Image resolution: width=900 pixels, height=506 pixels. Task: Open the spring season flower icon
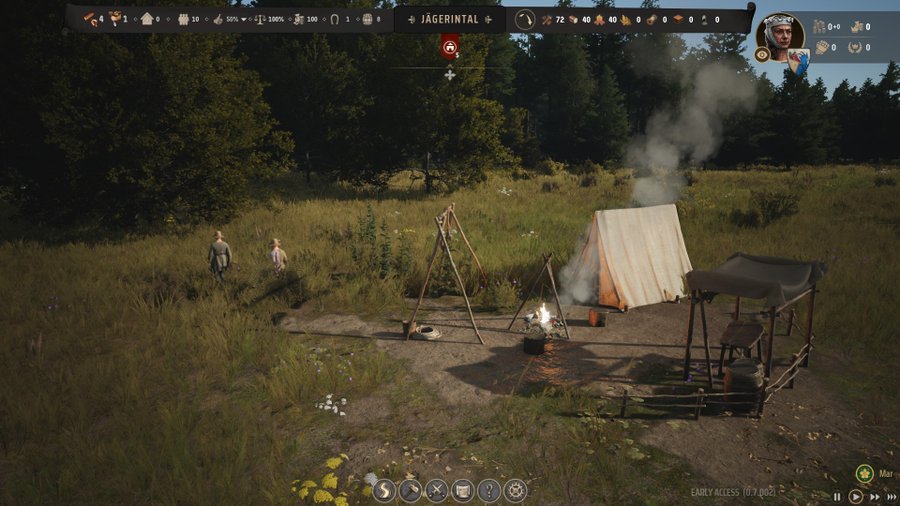865,473
